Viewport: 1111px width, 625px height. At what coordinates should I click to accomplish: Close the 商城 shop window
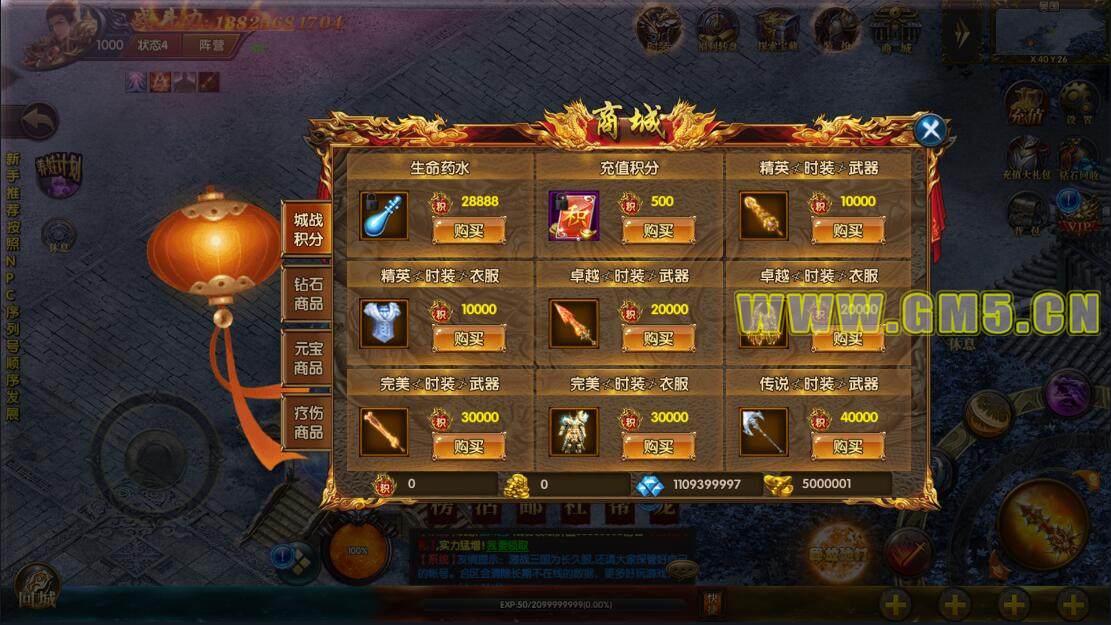pyautogui.click(x=931, y=130)
